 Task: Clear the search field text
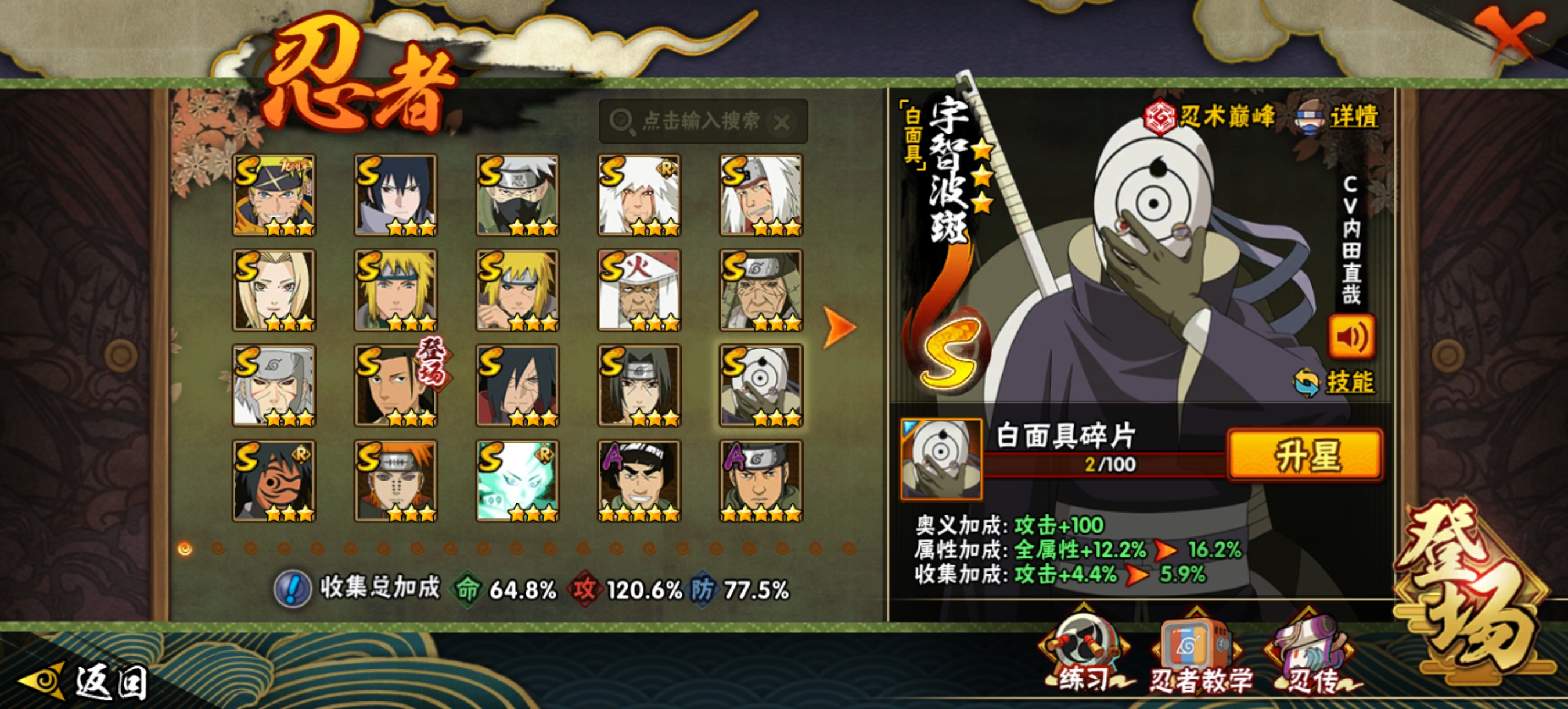(x=782, y=123)
